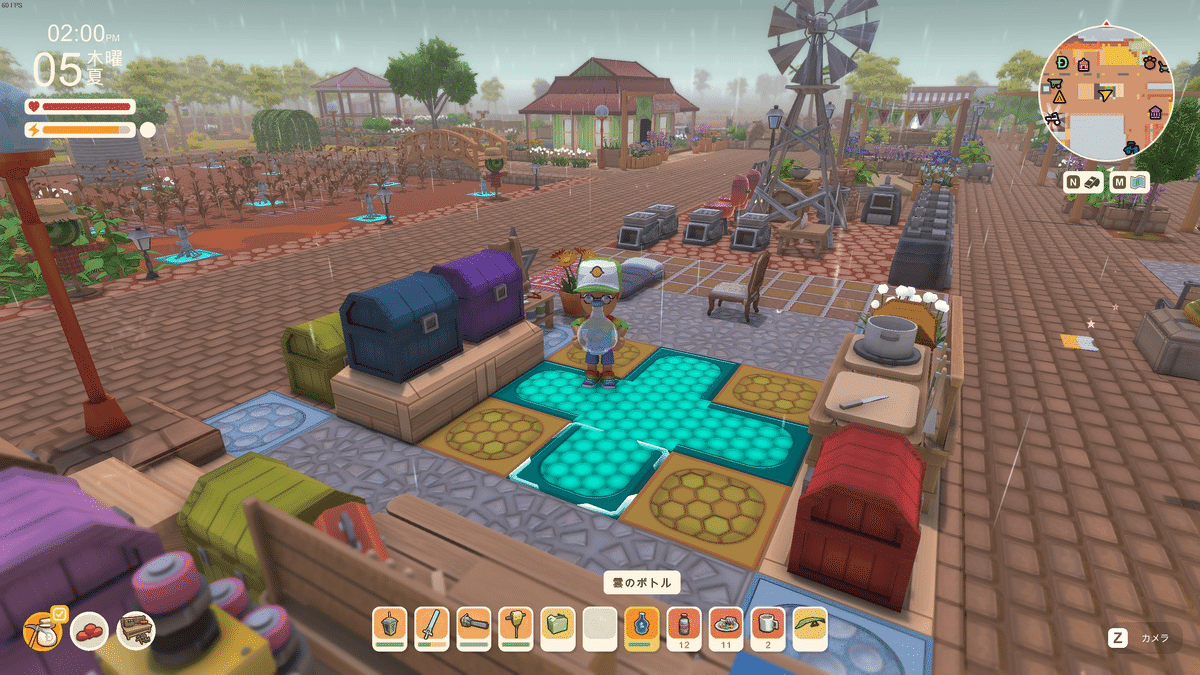Click the blue tractor marker on minimap
The width and height of the screenshot is (1200, 675).
coord(1130,148)
